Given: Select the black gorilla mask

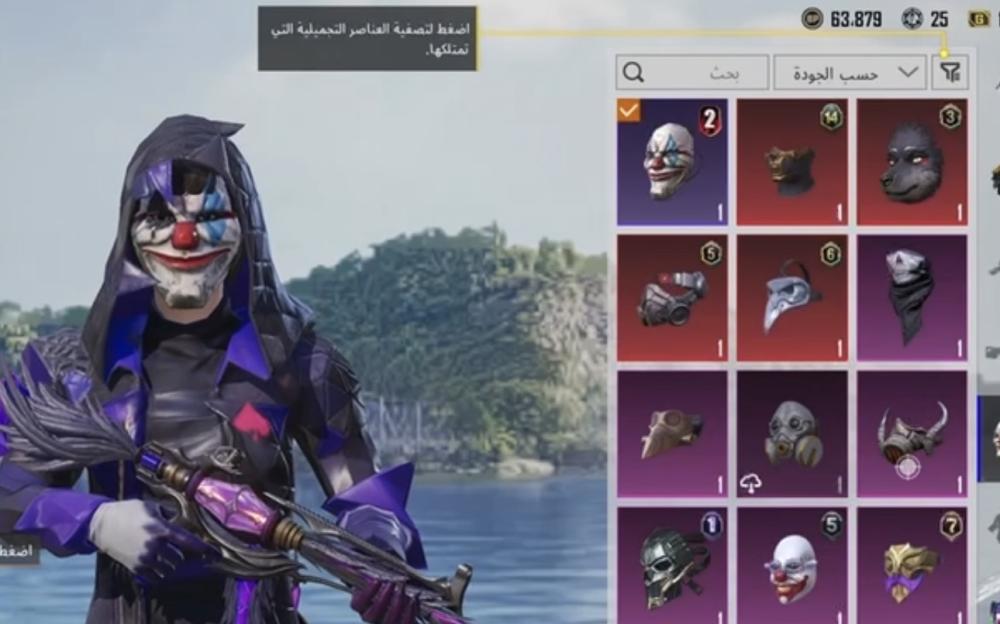Looking at the screenshot, I should [x=912, y=161].
